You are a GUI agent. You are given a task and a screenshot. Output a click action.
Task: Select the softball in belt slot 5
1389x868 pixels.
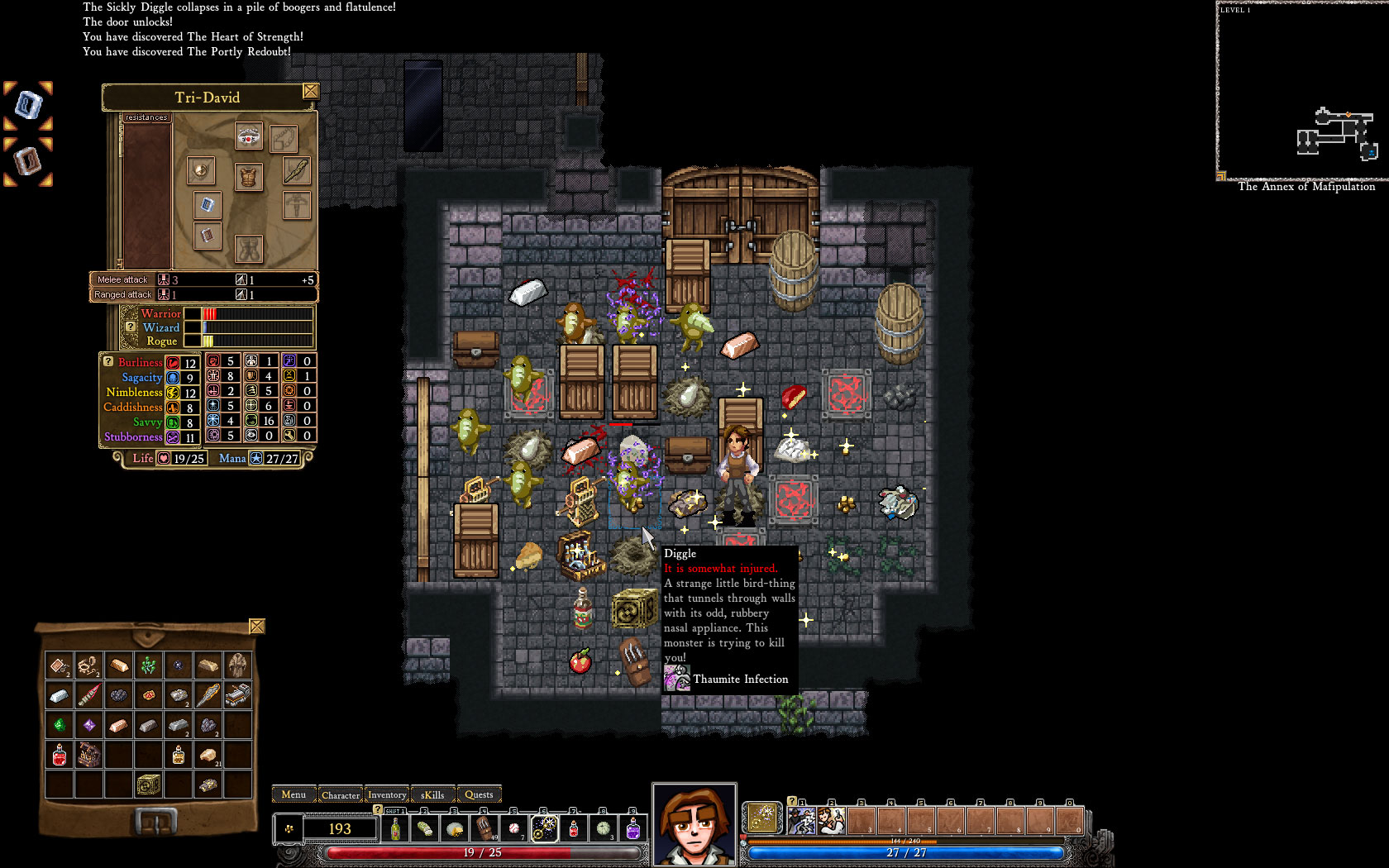pos(513,829)
